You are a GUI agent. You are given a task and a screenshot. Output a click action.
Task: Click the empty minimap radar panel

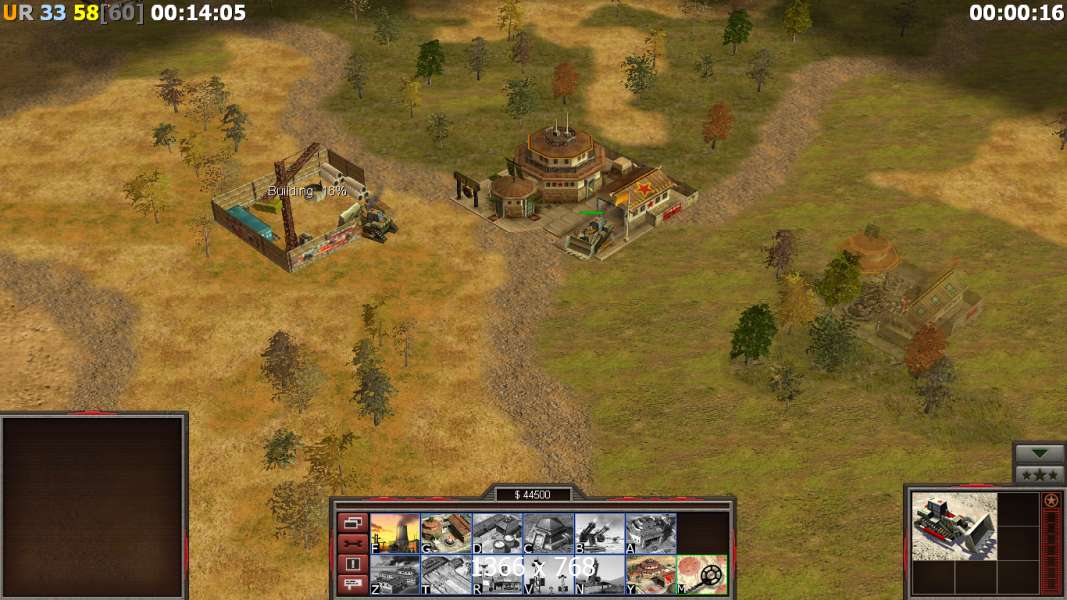(x=93, y=507)
